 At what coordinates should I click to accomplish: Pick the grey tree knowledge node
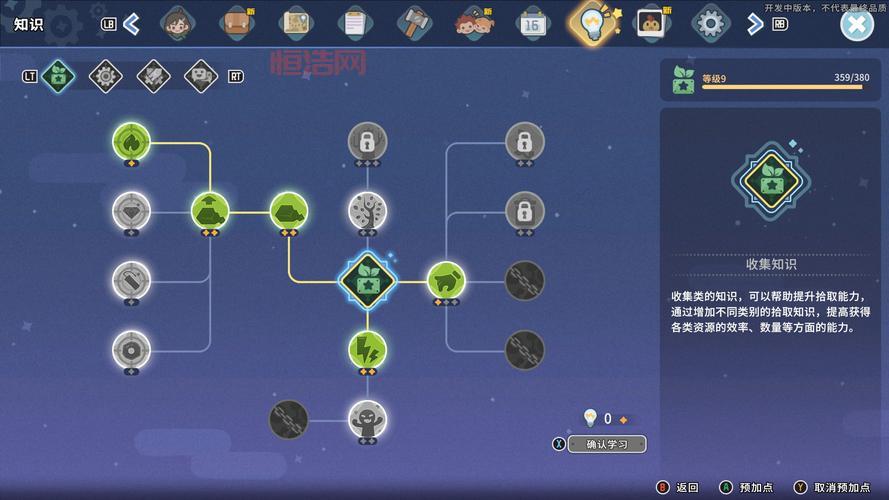point(367,211)
